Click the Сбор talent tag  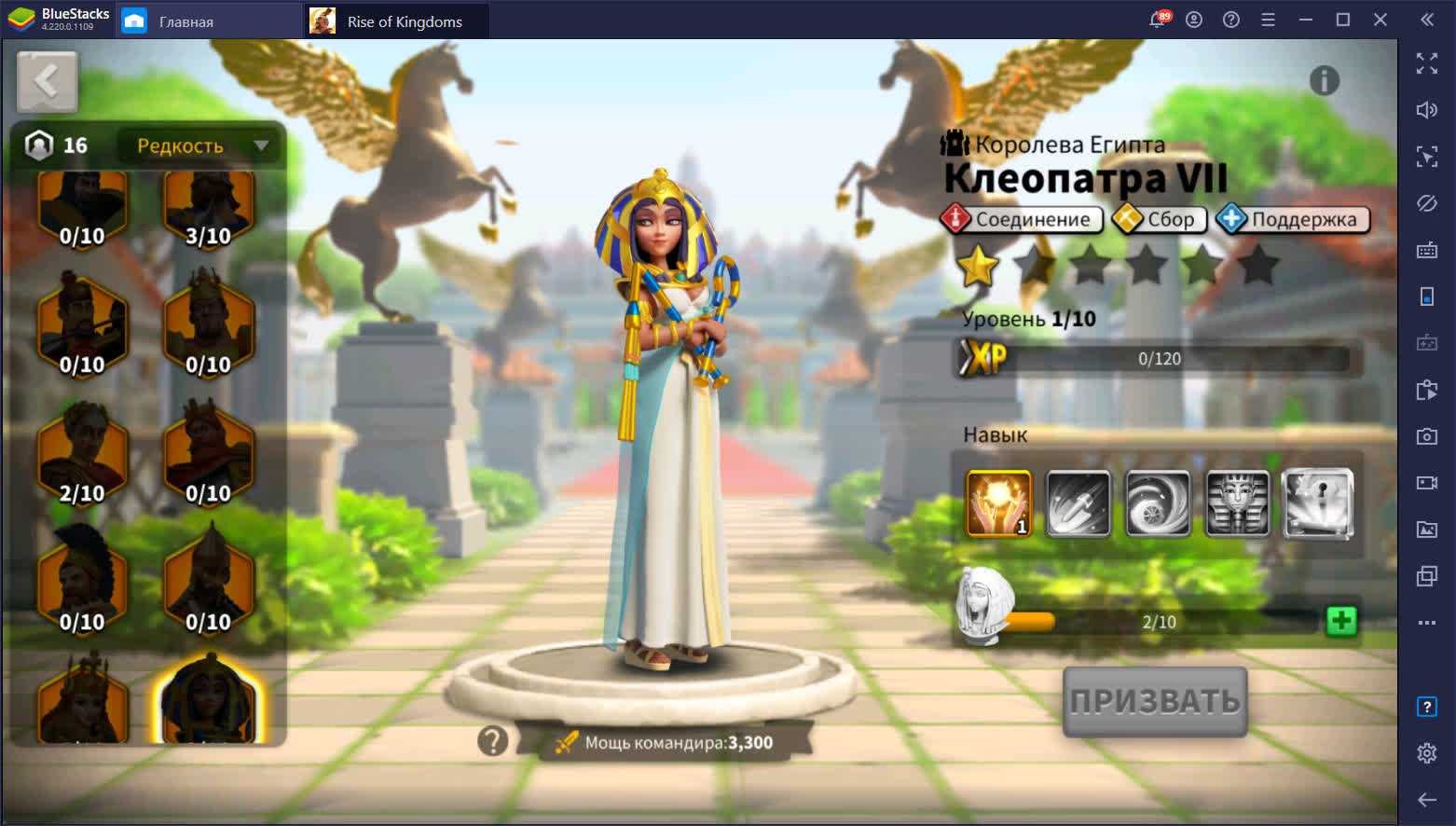click(x=1160, y=219)
